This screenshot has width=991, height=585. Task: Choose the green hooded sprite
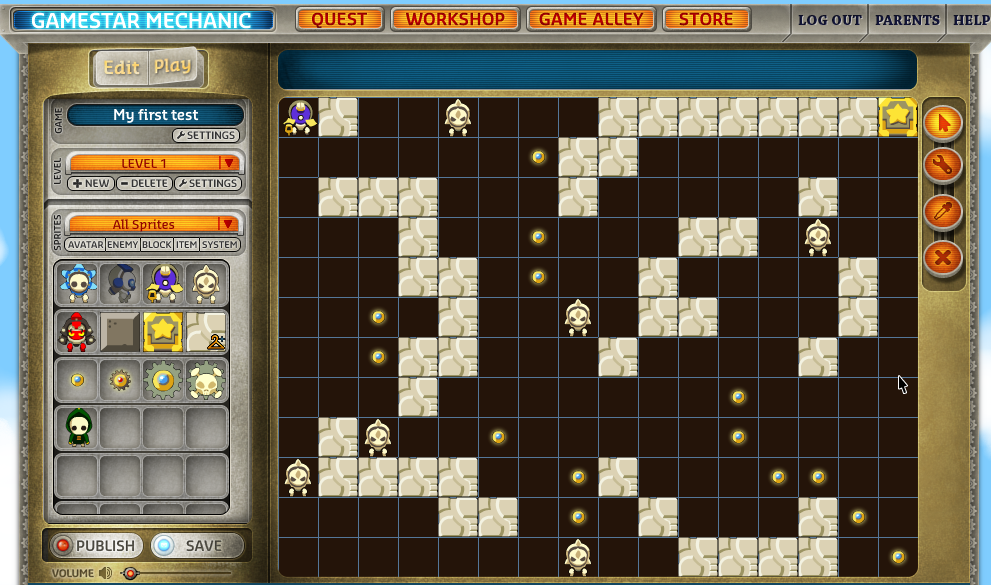point(78,427)
